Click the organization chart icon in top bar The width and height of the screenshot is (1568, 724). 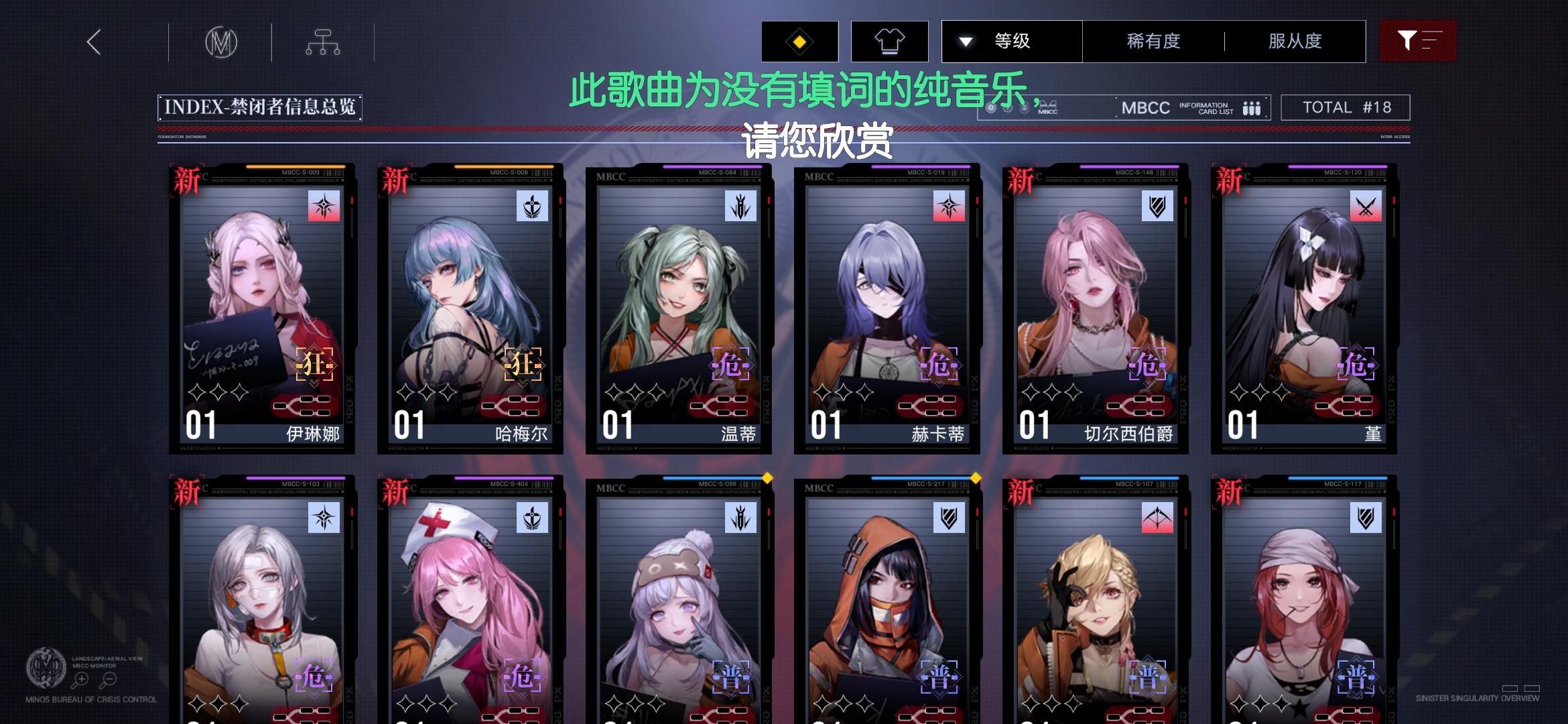click(x=323, y=42)
